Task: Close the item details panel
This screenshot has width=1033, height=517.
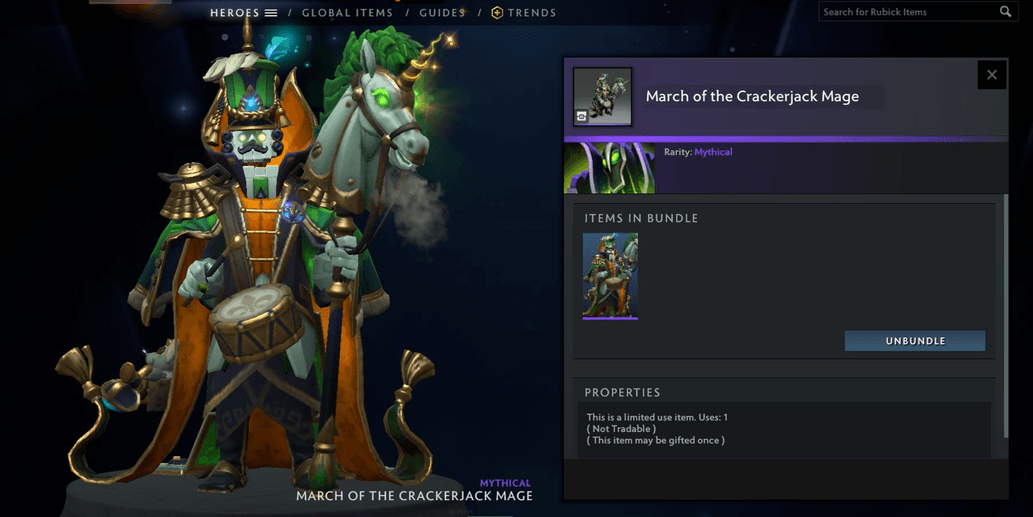Action: [991, 75]
